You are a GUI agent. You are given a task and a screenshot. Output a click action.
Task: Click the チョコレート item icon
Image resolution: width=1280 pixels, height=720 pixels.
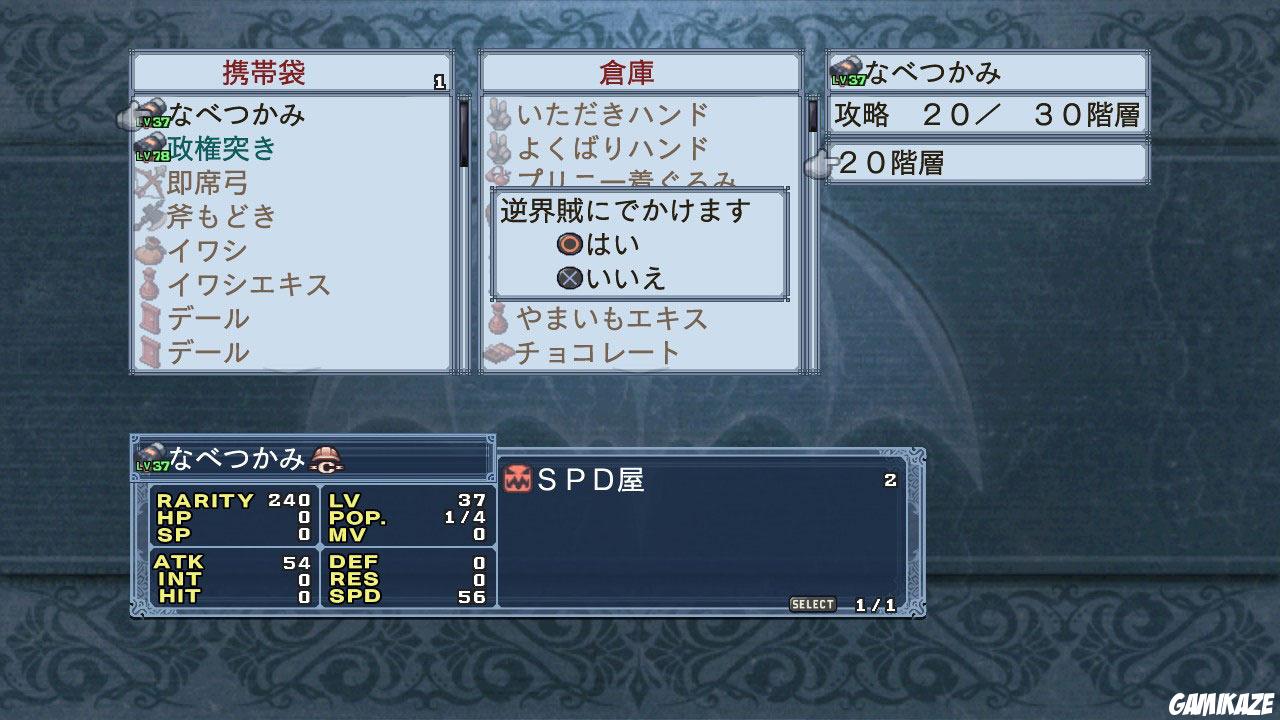click(x=497, y=352)
